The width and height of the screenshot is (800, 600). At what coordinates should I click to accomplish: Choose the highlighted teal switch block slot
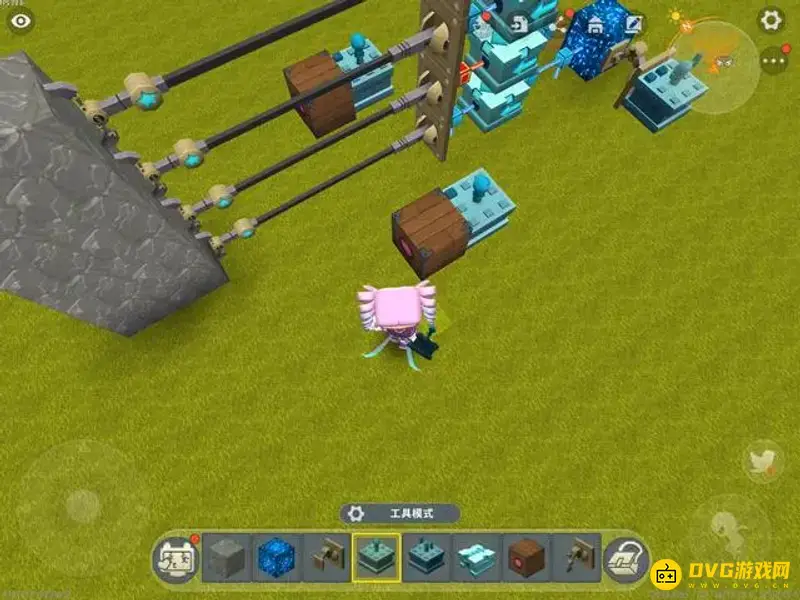point(376,557)
